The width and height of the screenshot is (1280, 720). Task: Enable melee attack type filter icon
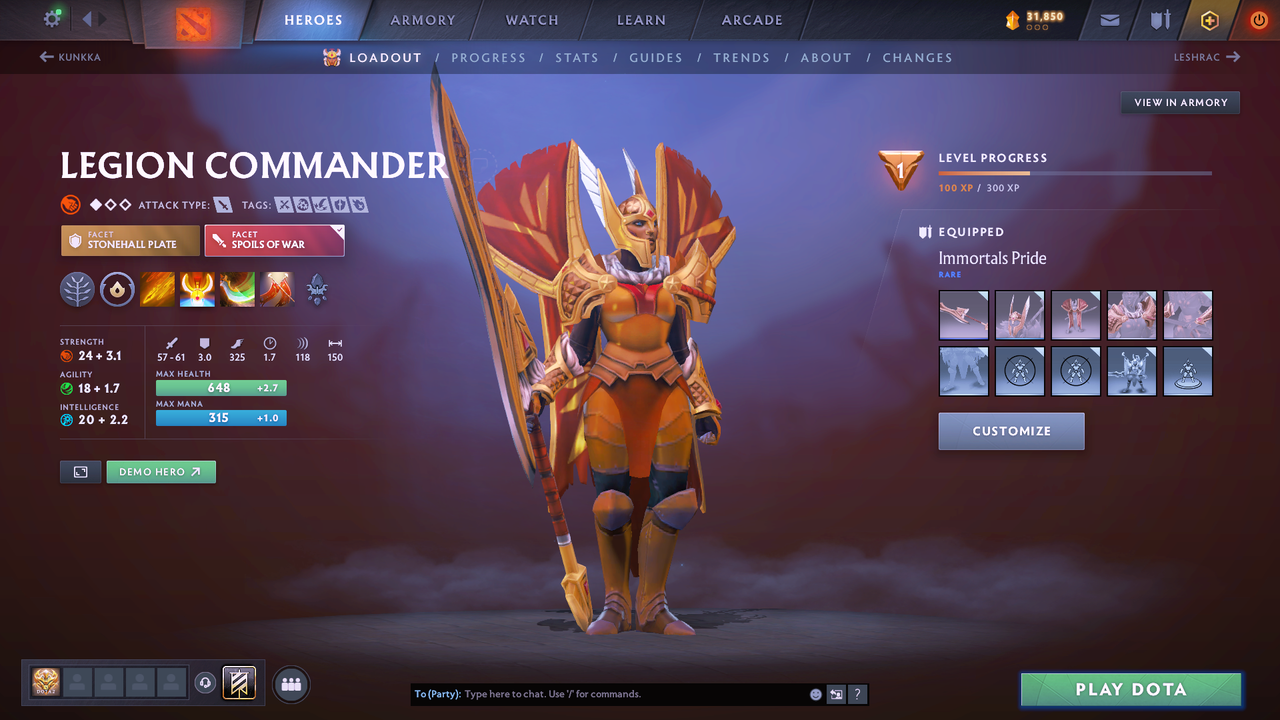coord(222,204)
